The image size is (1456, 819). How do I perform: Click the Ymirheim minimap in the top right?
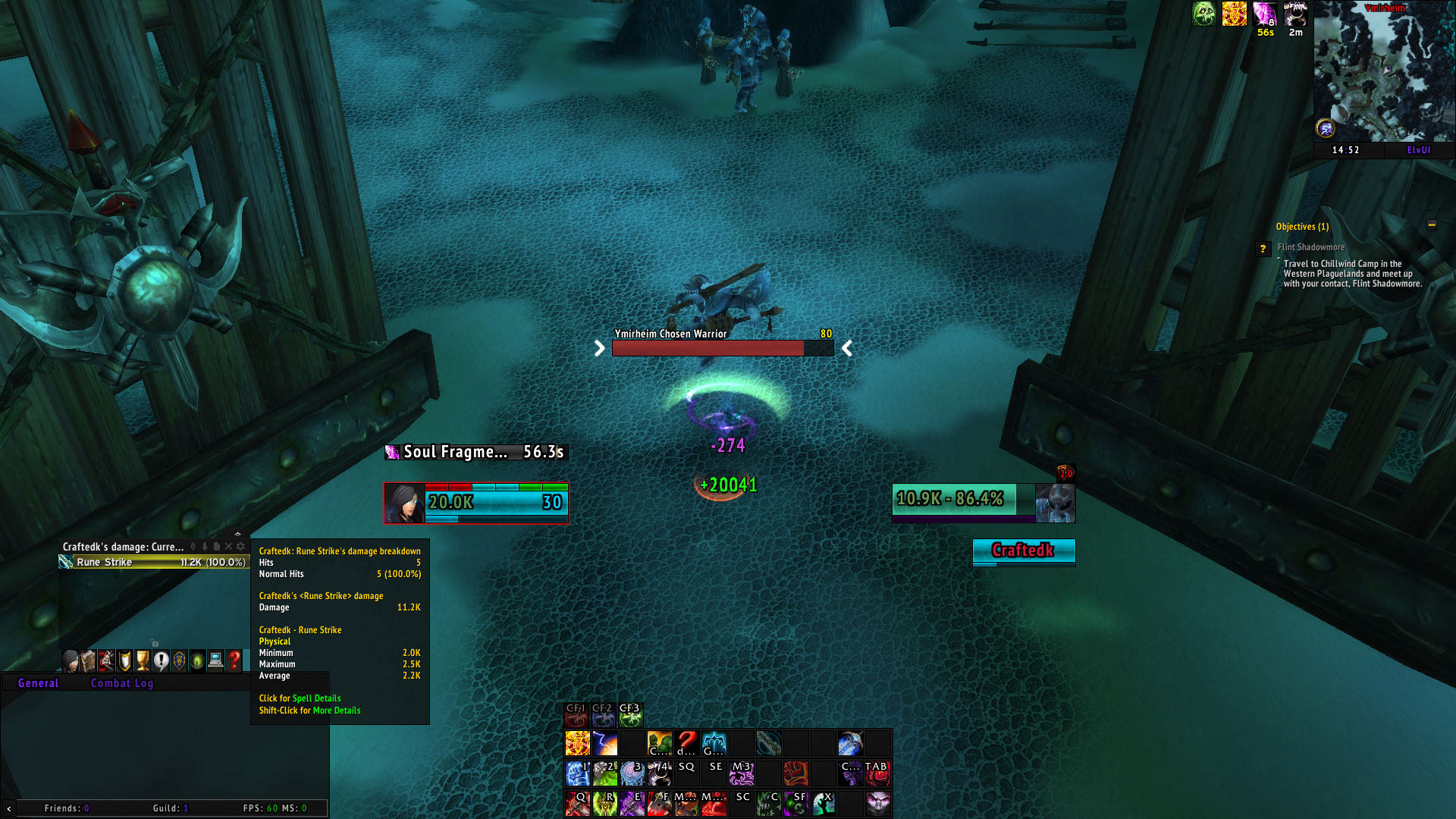point(1384,72)
